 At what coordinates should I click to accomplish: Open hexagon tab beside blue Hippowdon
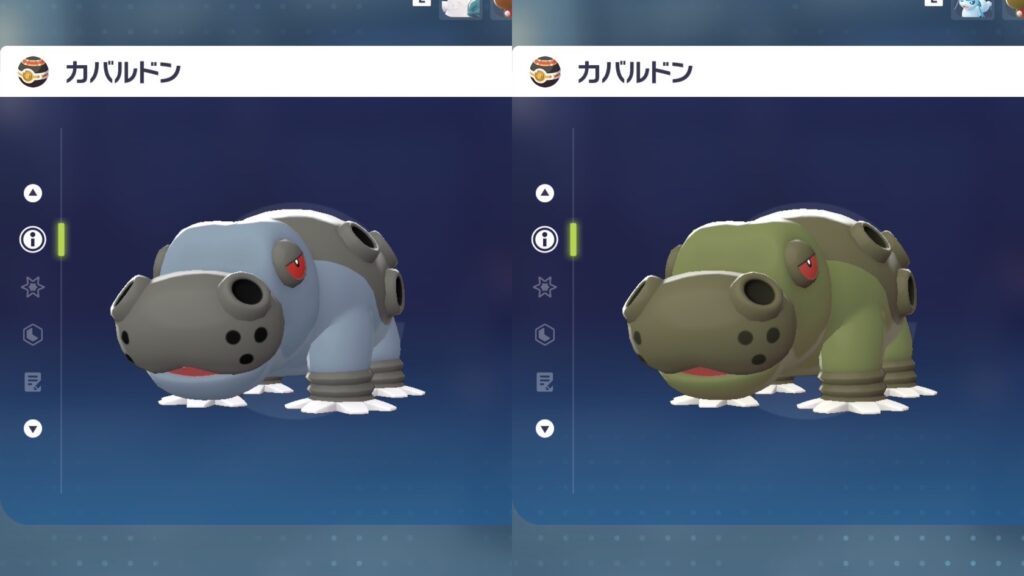[33, 334]
